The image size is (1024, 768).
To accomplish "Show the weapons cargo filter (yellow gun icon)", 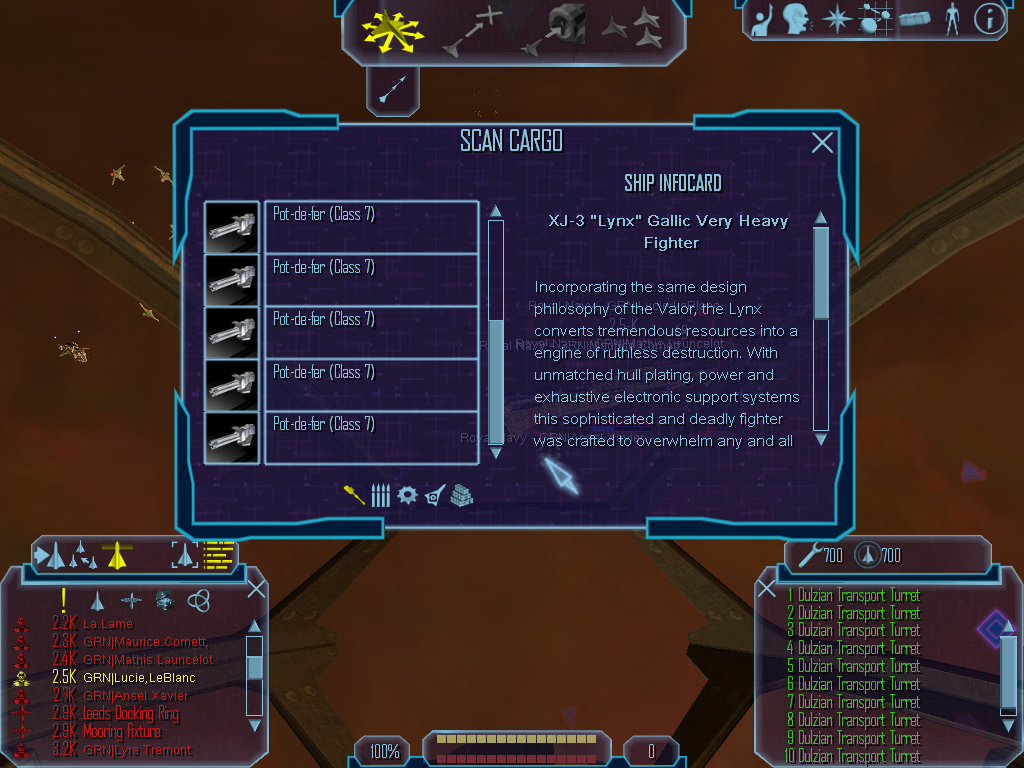I will point(354,495).
